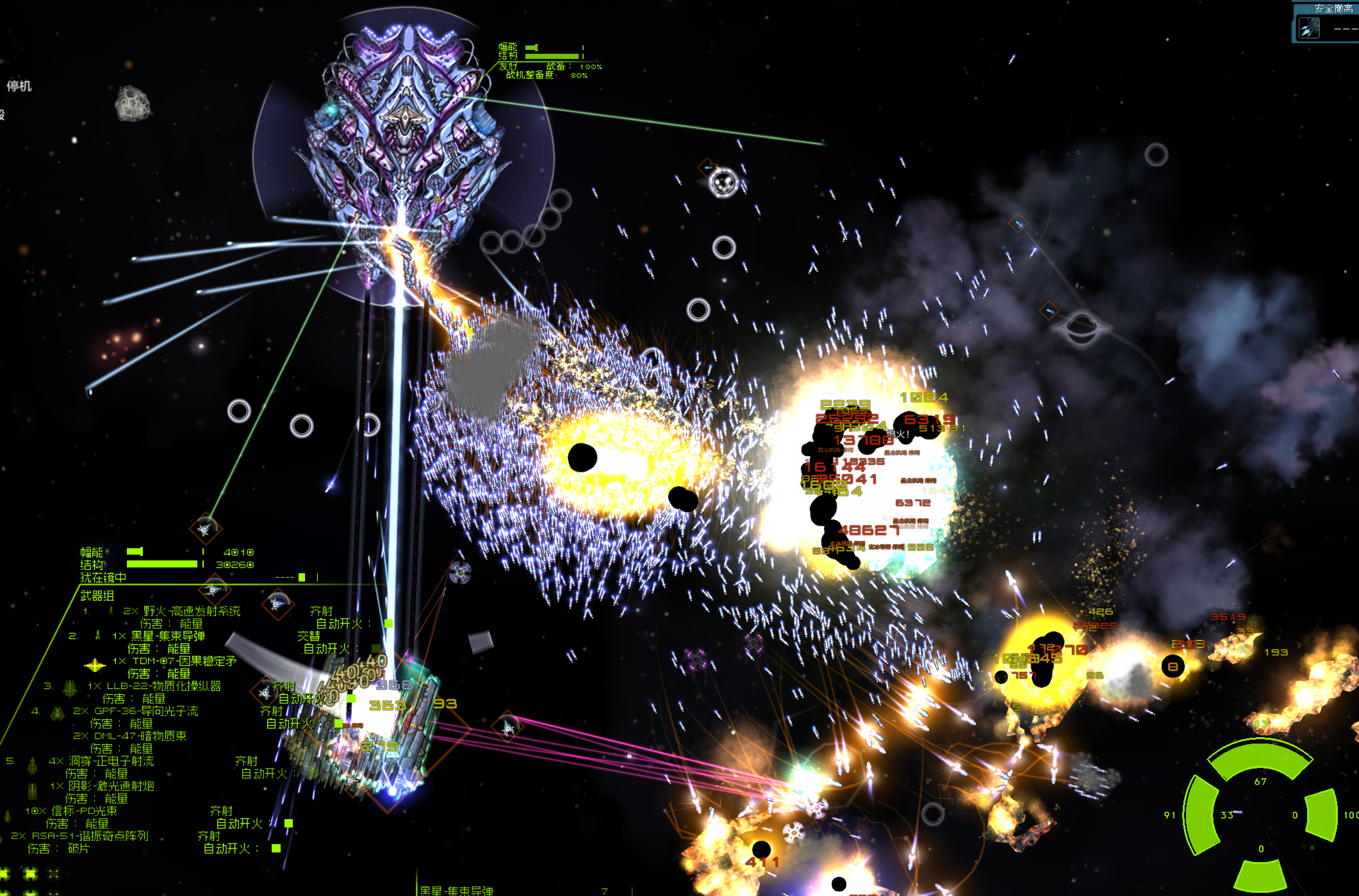Select the DML-47-暗物质束 weapon entry

coord(140,736)
